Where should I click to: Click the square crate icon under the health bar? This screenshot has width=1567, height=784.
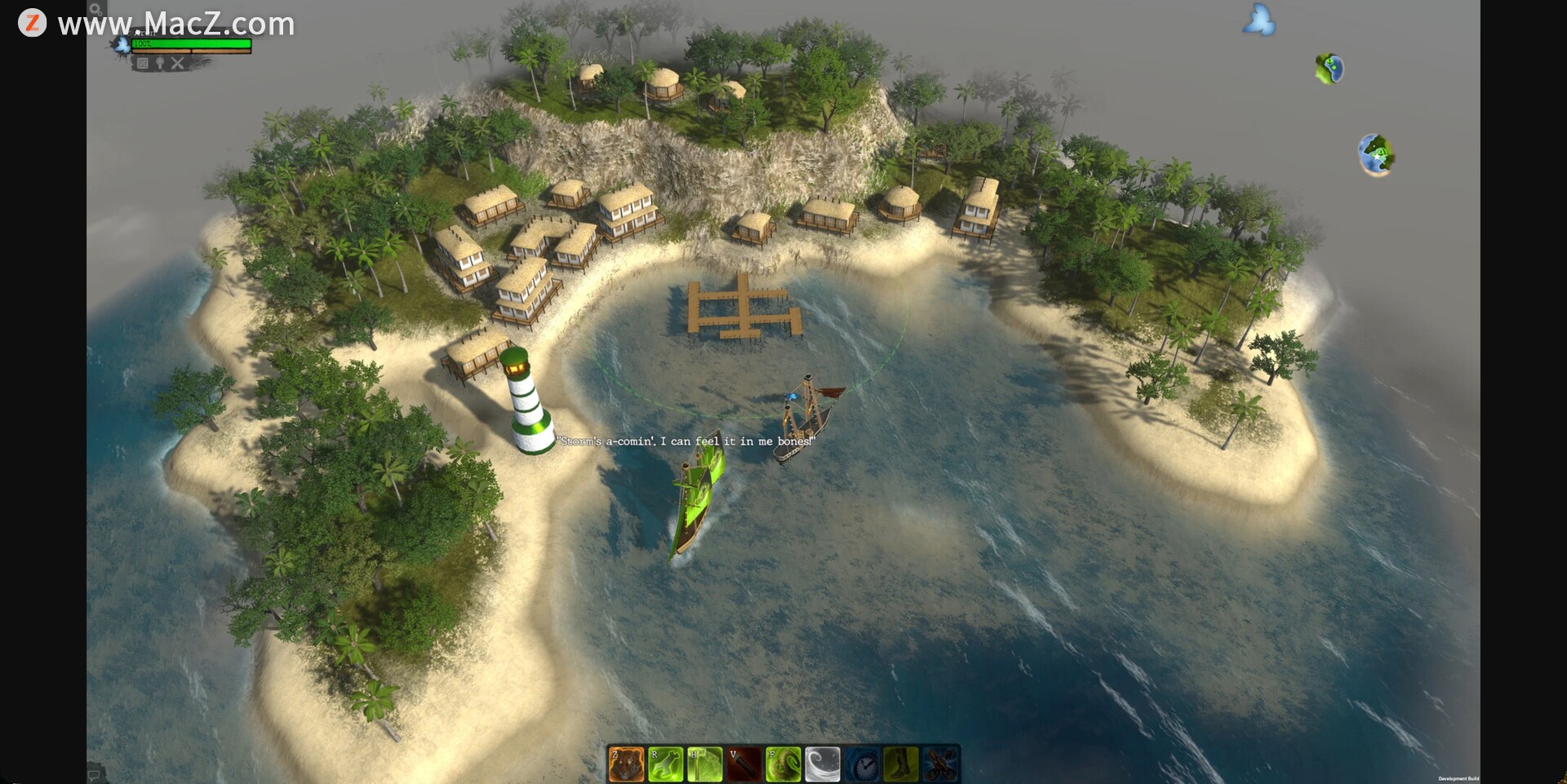[143, 63]
